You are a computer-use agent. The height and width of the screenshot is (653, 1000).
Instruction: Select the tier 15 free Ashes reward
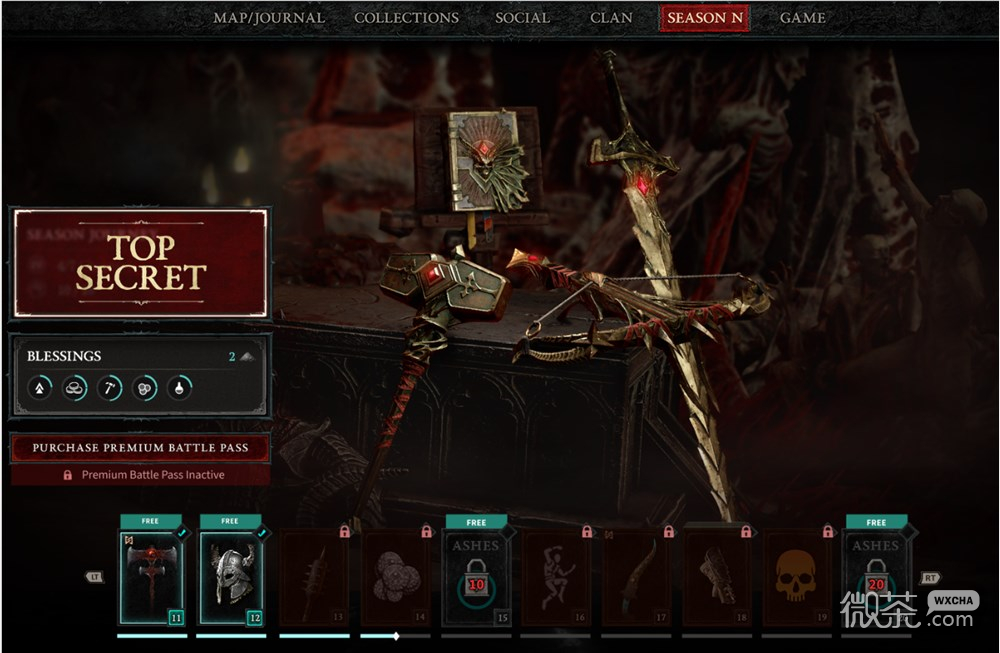(476, 577)
